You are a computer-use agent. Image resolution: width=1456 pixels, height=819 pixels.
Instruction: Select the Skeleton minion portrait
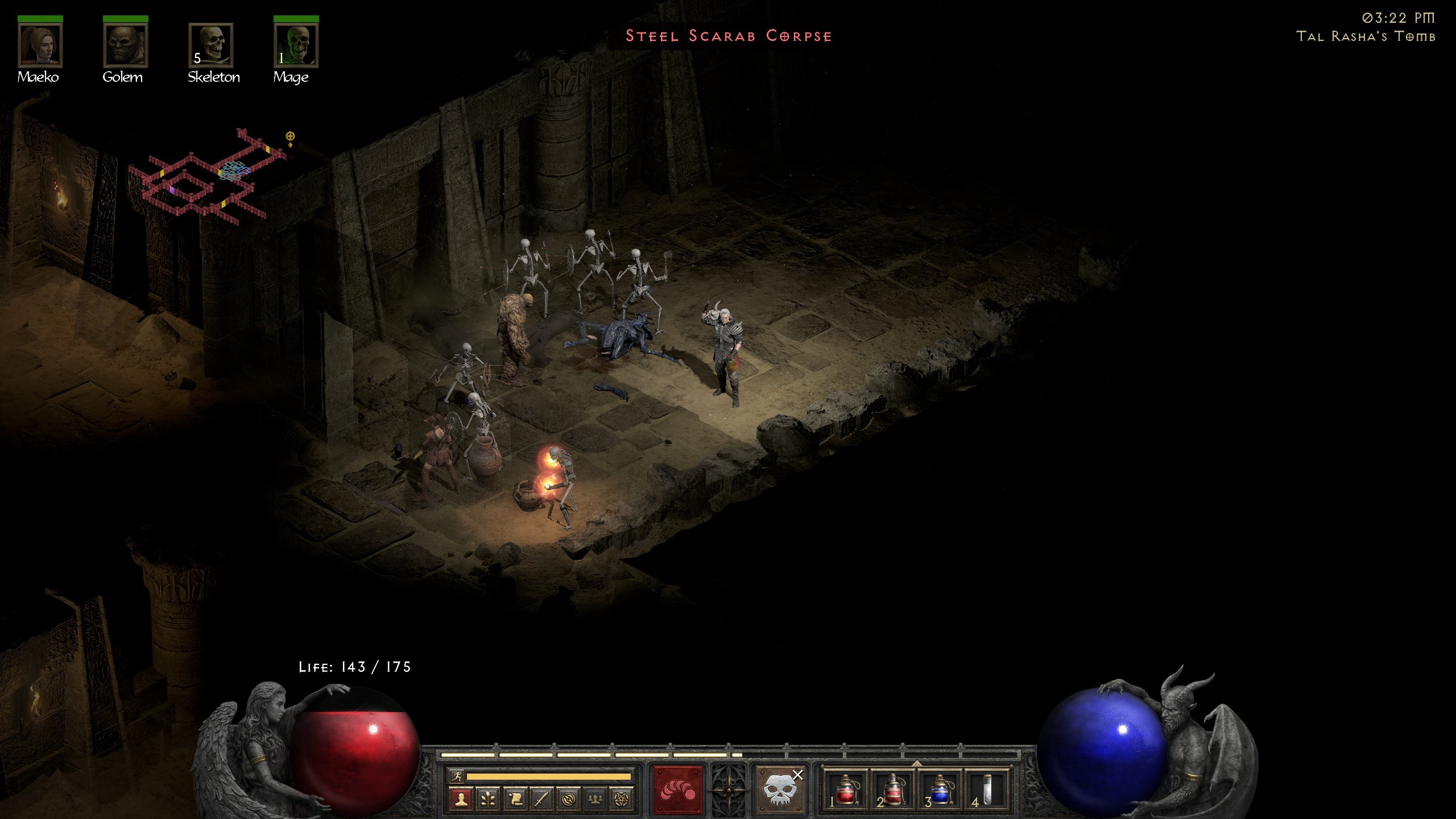pyautogui.click(x=211, y=45)
